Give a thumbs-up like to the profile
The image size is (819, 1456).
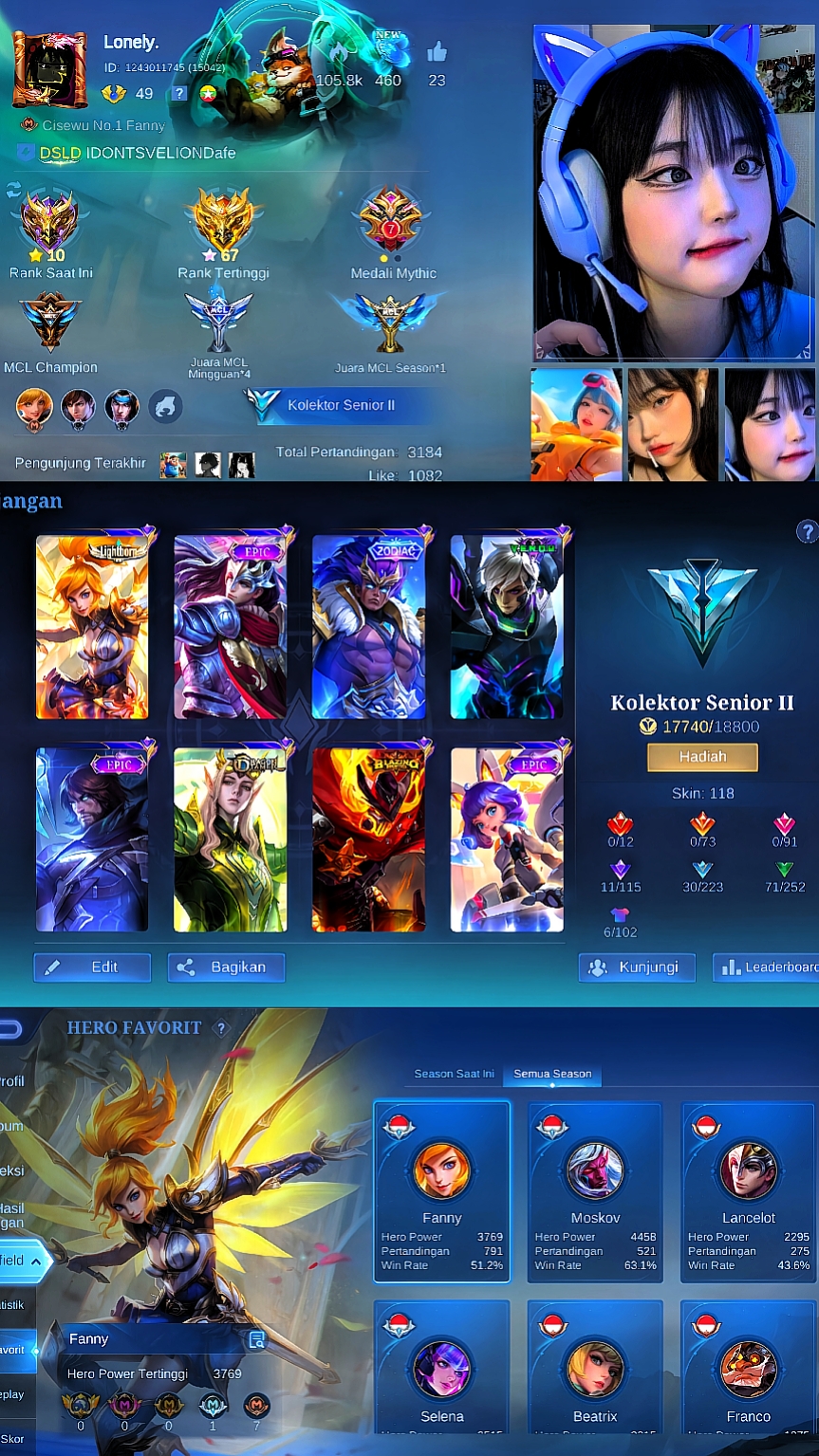coord(437,53)
